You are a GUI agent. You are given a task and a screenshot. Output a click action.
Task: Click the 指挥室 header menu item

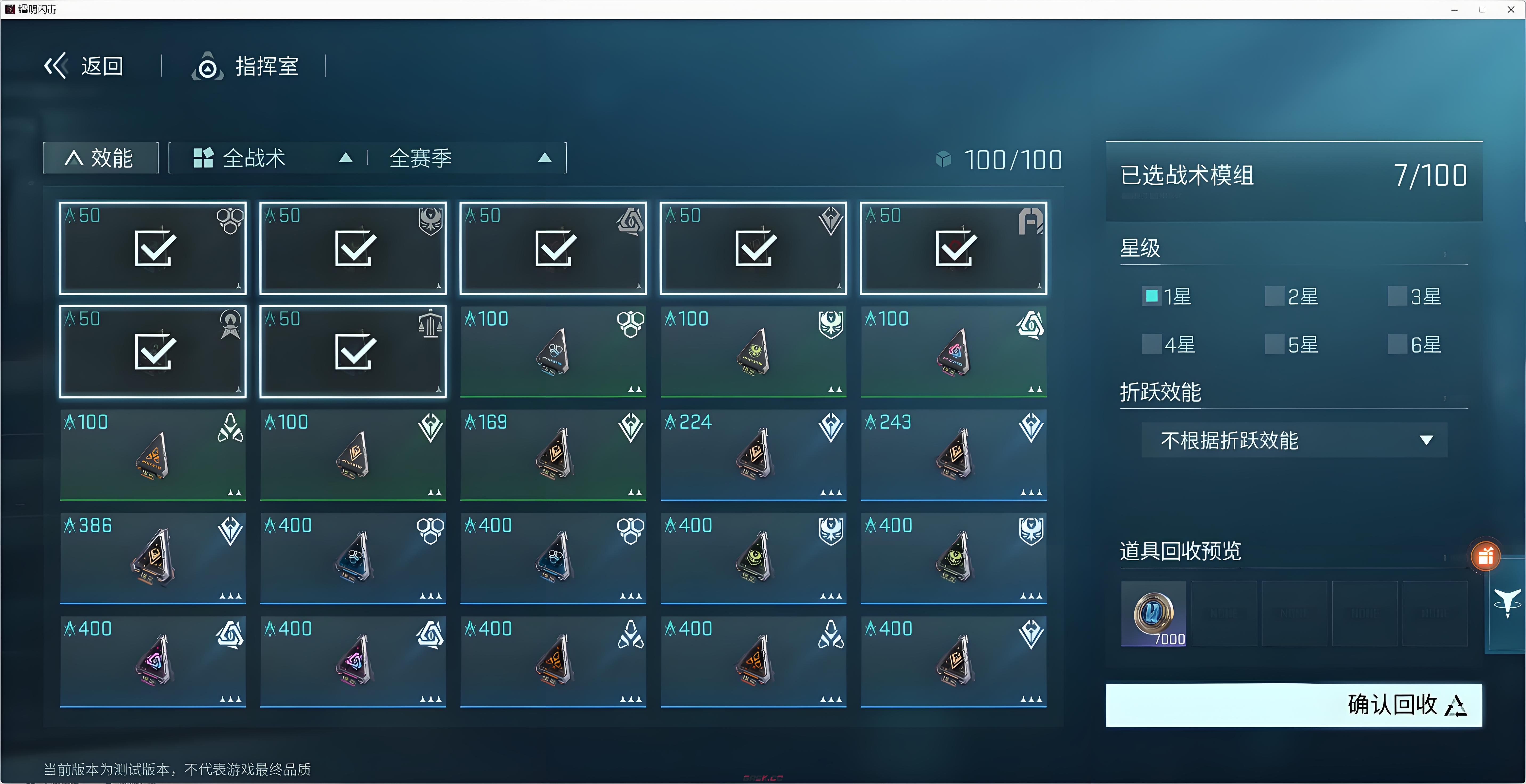tap(267, 66)
